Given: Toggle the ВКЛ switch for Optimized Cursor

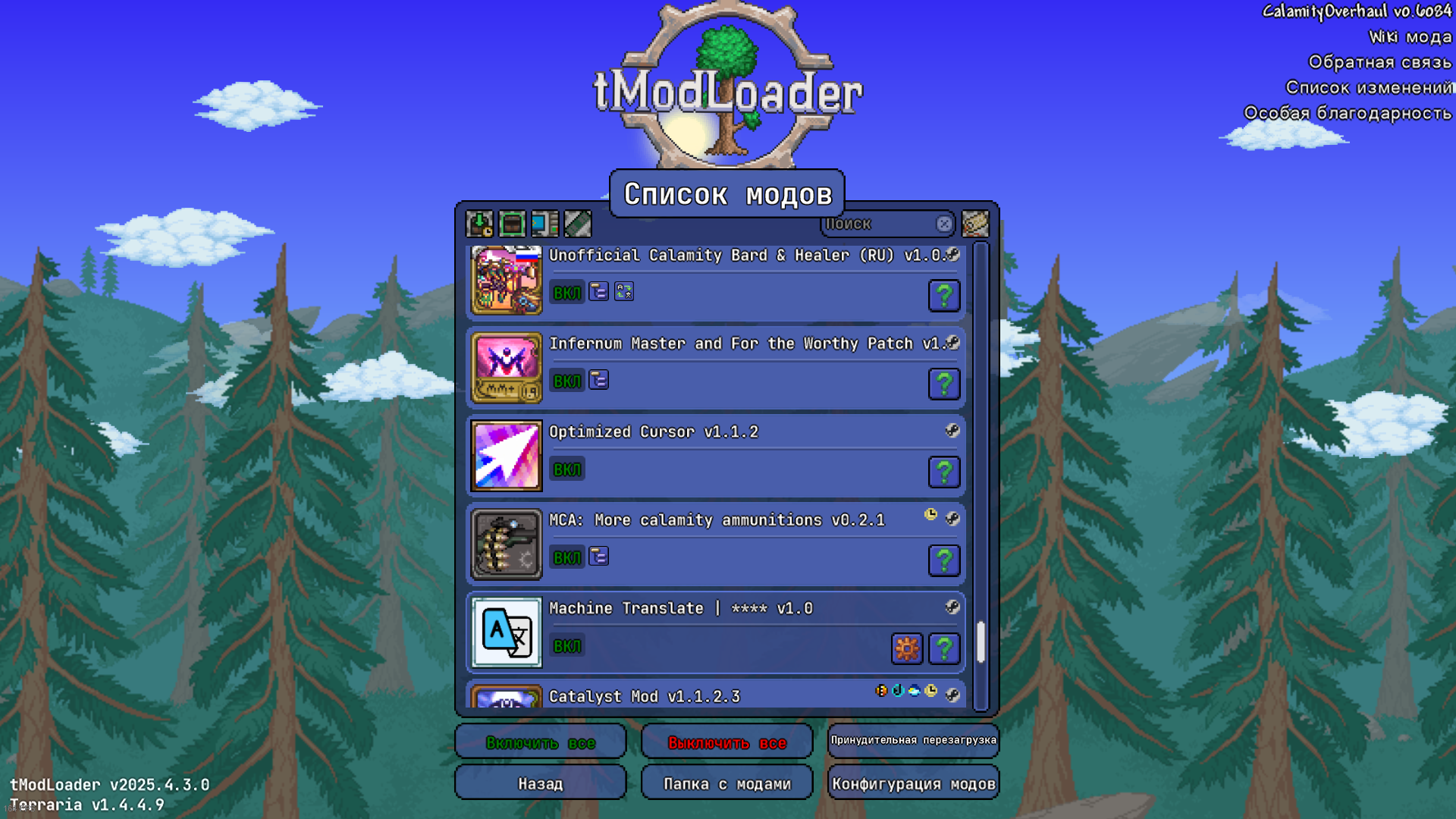Looking at the screenshot, I should 566,469.
